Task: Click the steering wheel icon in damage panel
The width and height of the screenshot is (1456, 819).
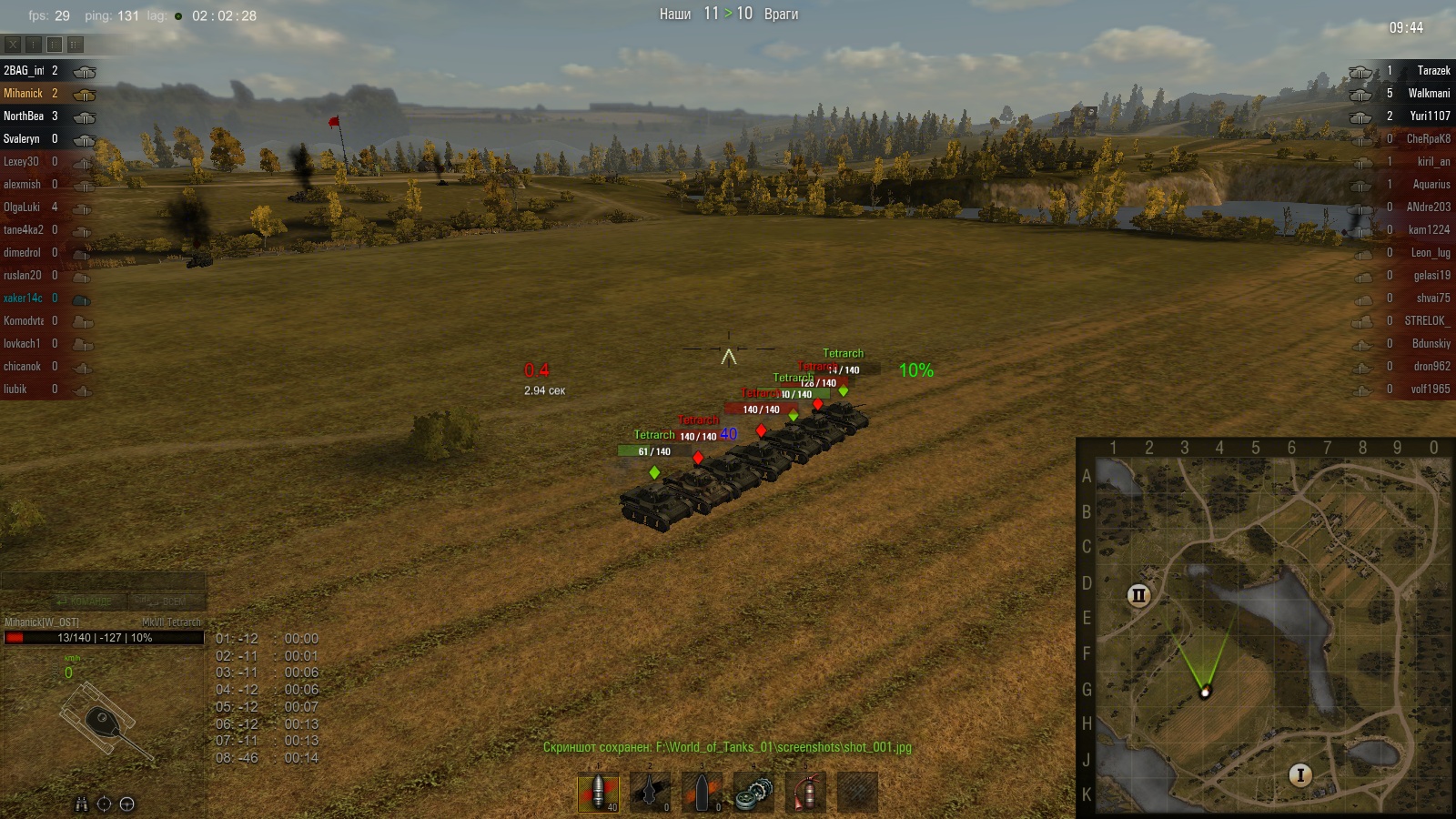Action: tap(127, 804)
